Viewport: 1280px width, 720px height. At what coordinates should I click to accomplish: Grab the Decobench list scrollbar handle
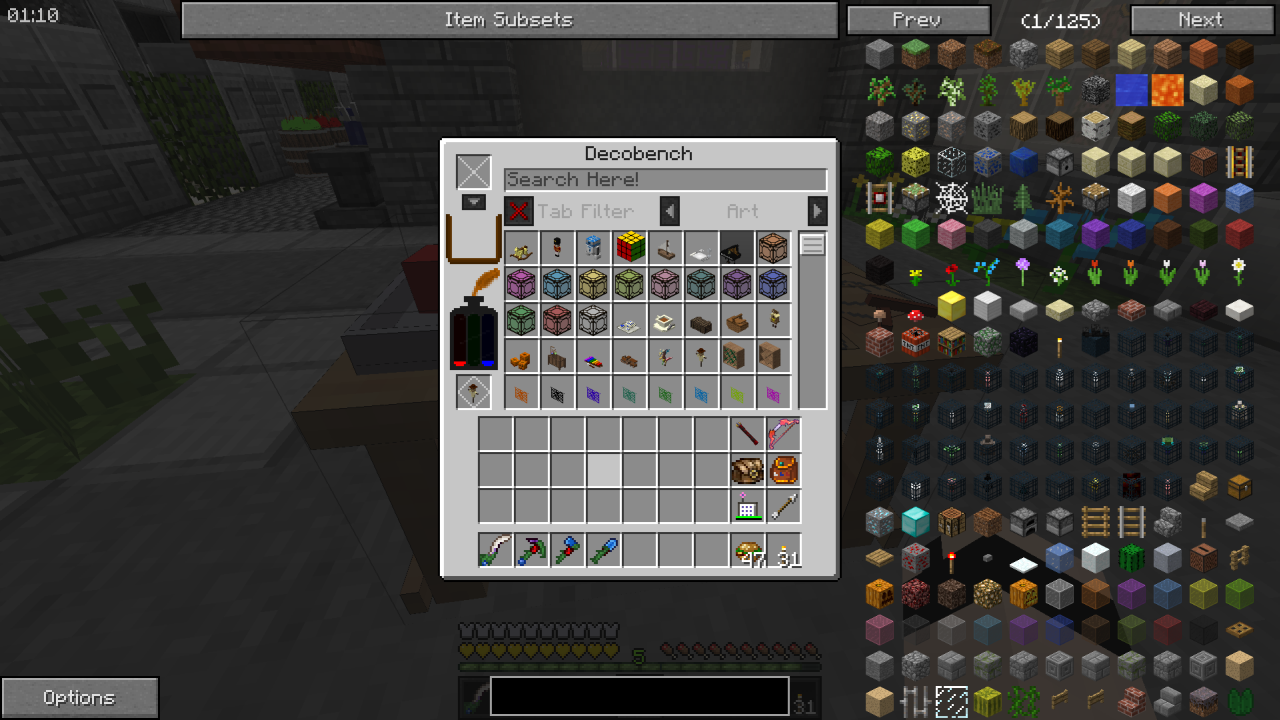click(x=813, y=245)
